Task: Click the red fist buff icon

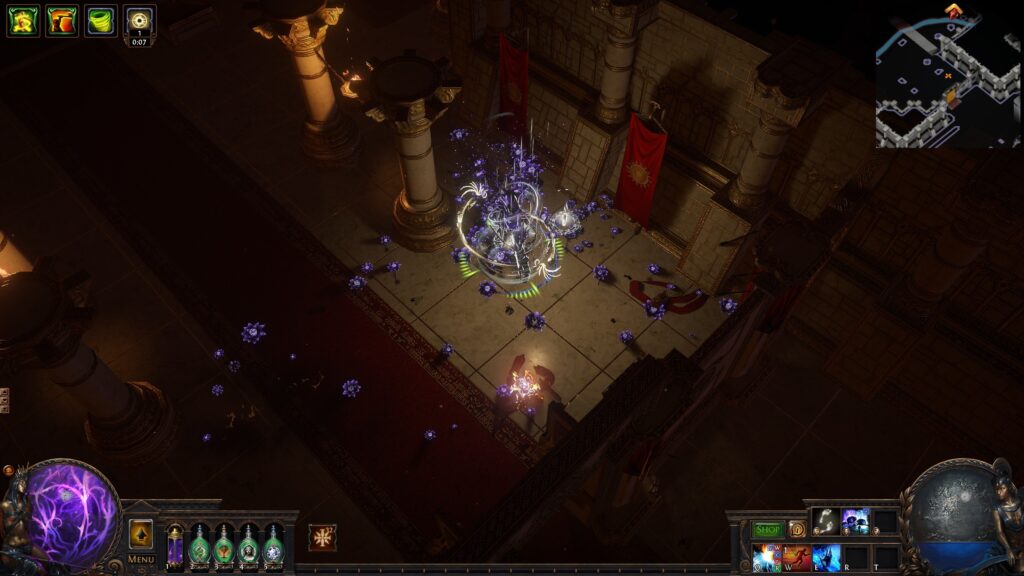Action: (x=61, y=20)
